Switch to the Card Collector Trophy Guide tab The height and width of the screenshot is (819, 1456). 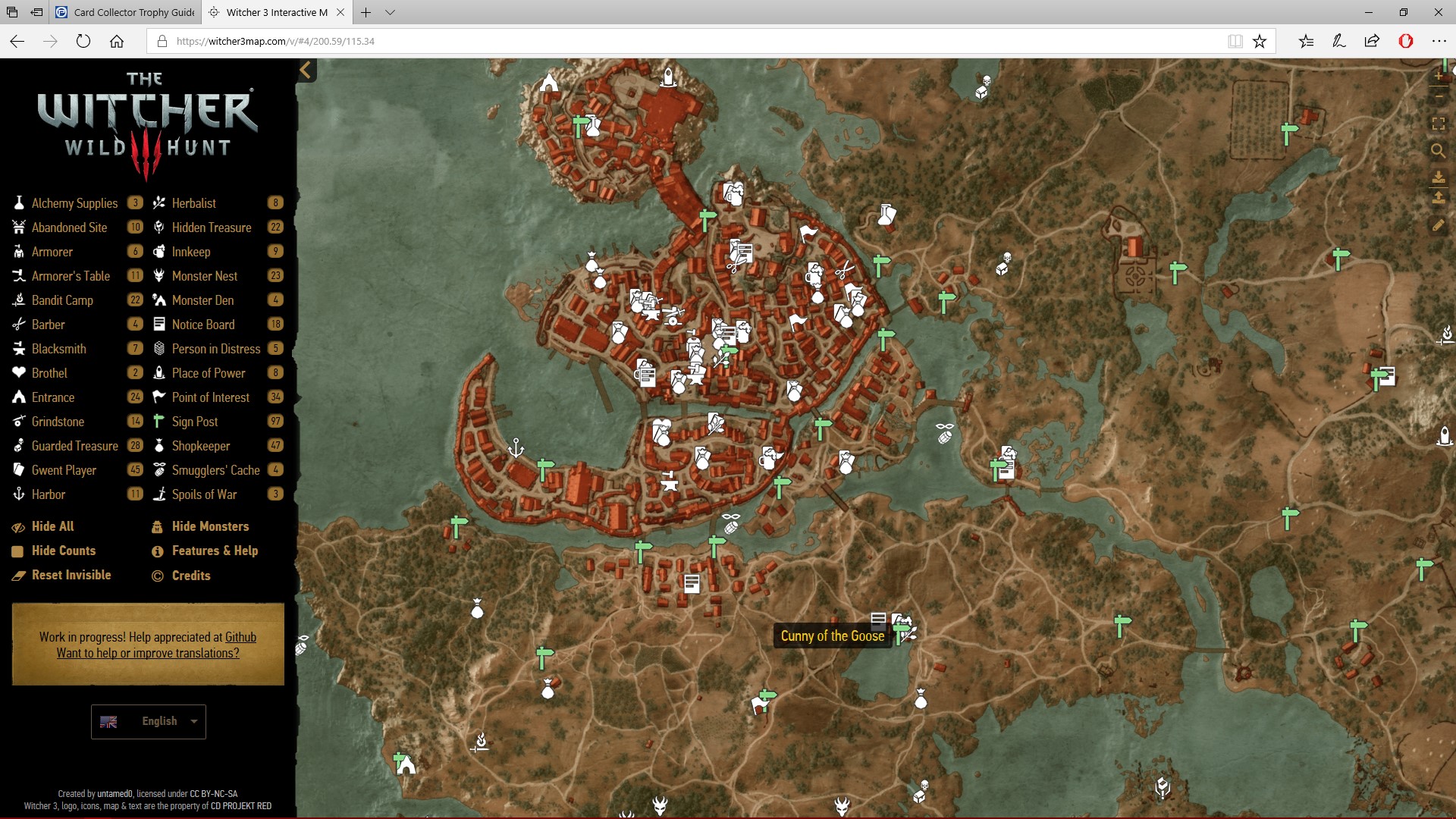(124, 12)
